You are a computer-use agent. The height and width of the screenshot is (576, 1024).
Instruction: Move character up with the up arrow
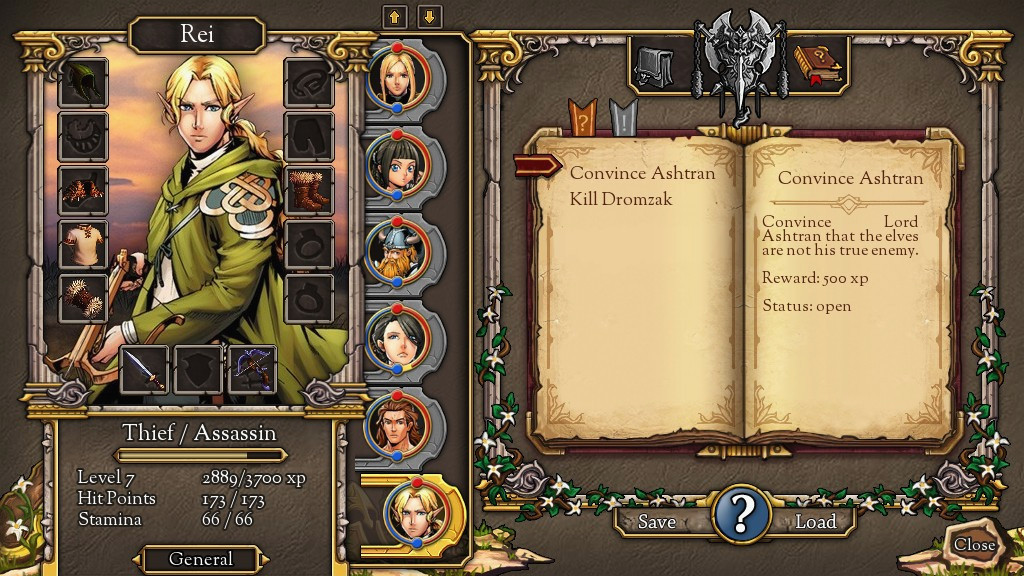394,17
